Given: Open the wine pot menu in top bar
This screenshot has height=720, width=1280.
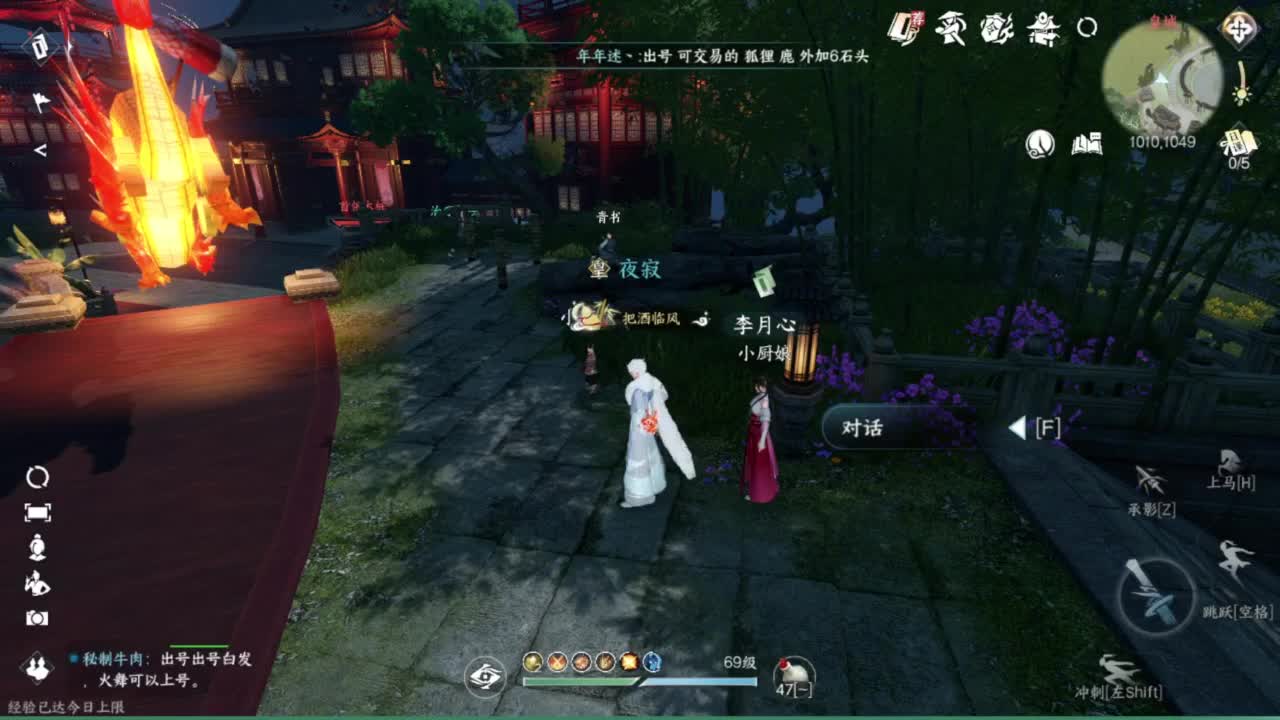Looking at the screenshot, I should [994, 27].
